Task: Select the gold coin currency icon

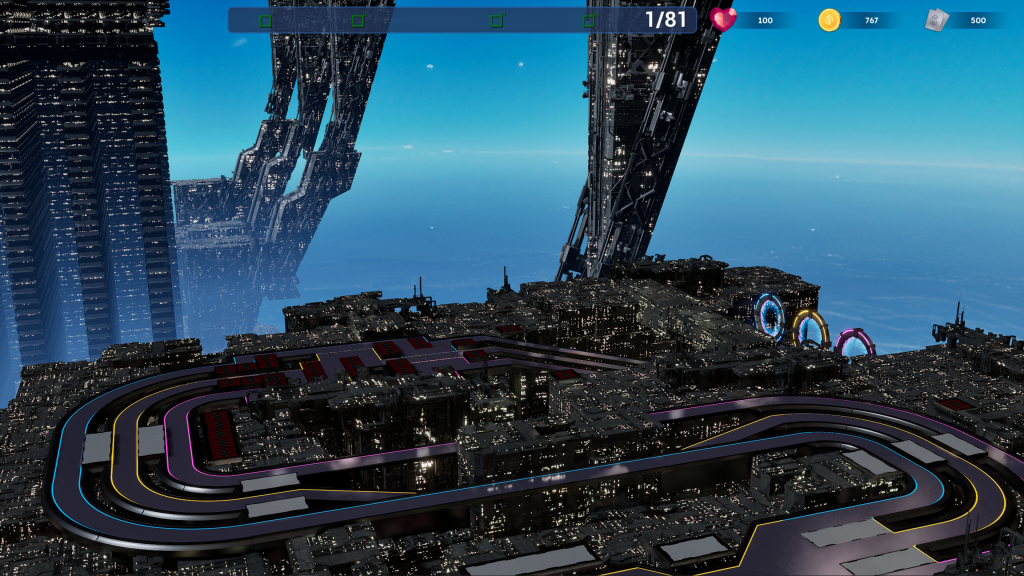Action: pos(829,20)
